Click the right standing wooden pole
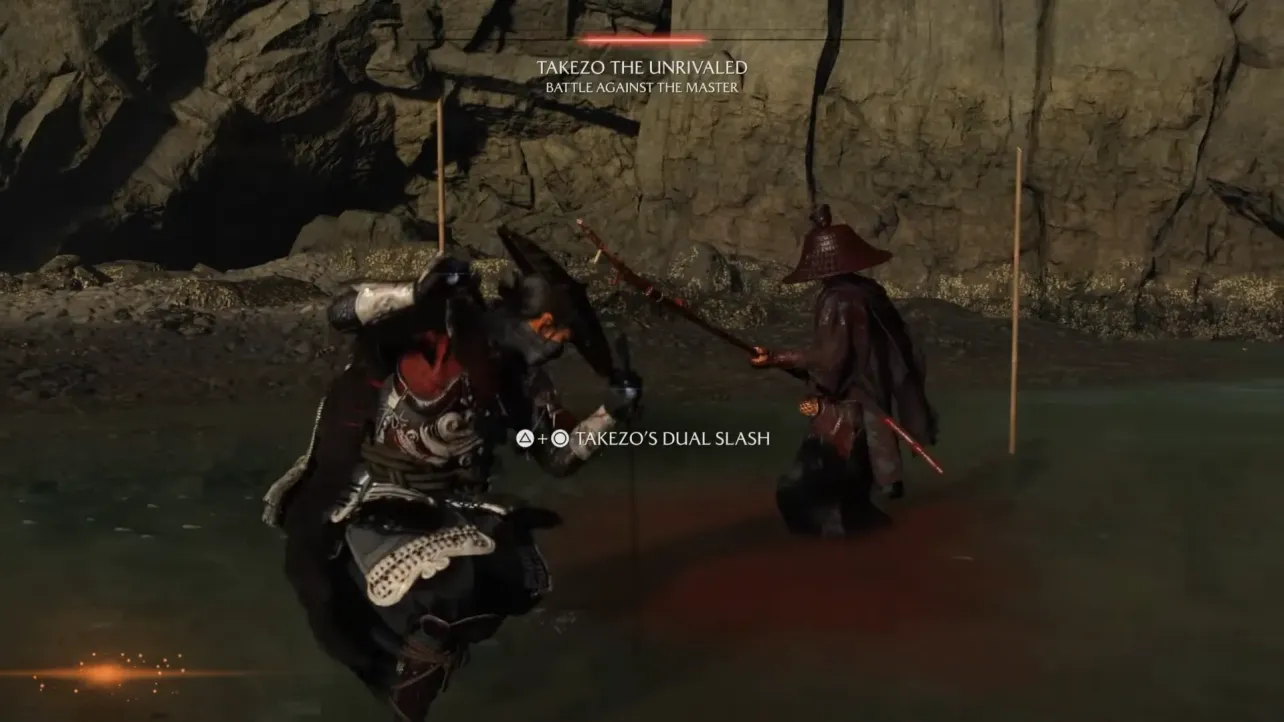The width and height of the screenshot is (1284, 722). (1018, 300)
